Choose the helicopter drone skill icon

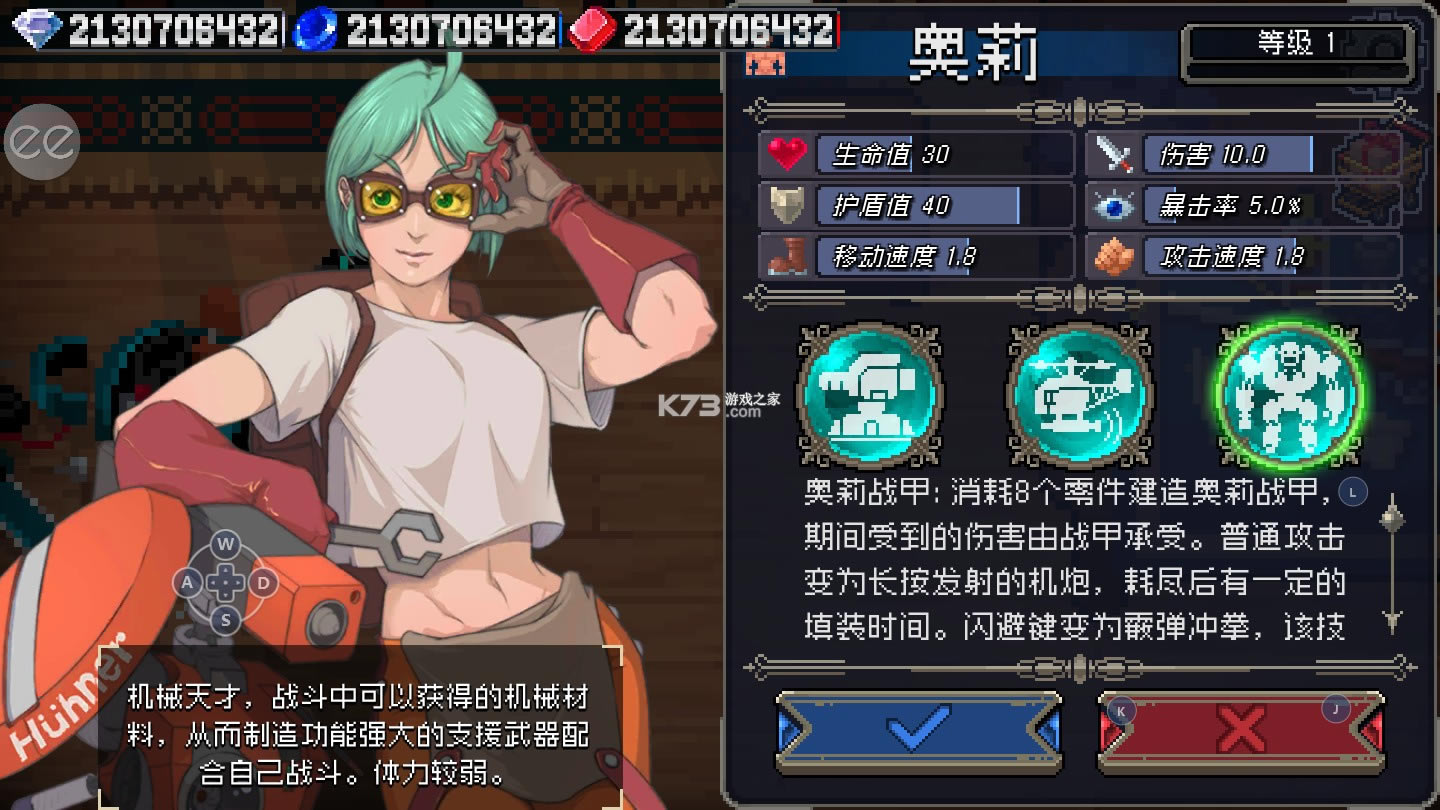point(1080,396)
